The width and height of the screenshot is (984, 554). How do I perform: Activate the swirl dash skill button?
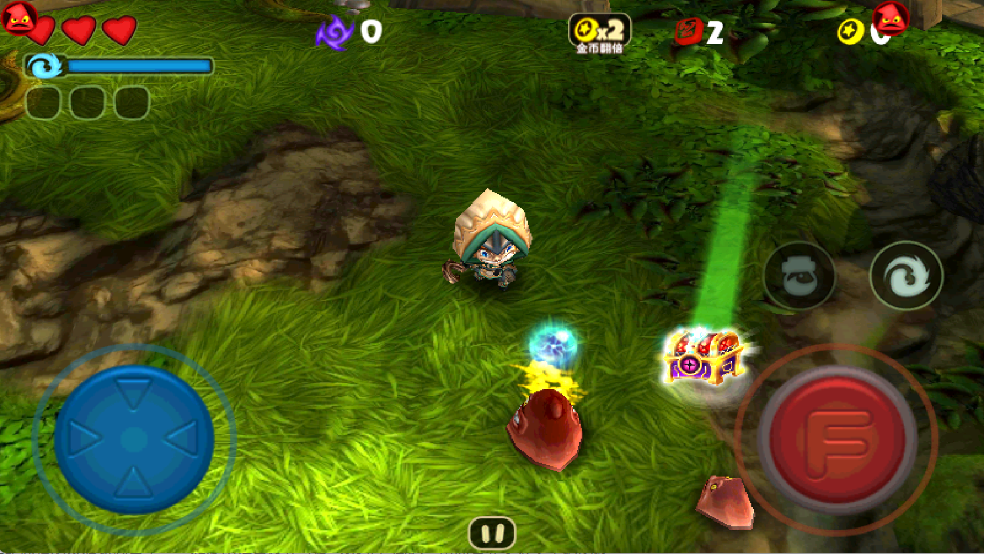(906, 276)
